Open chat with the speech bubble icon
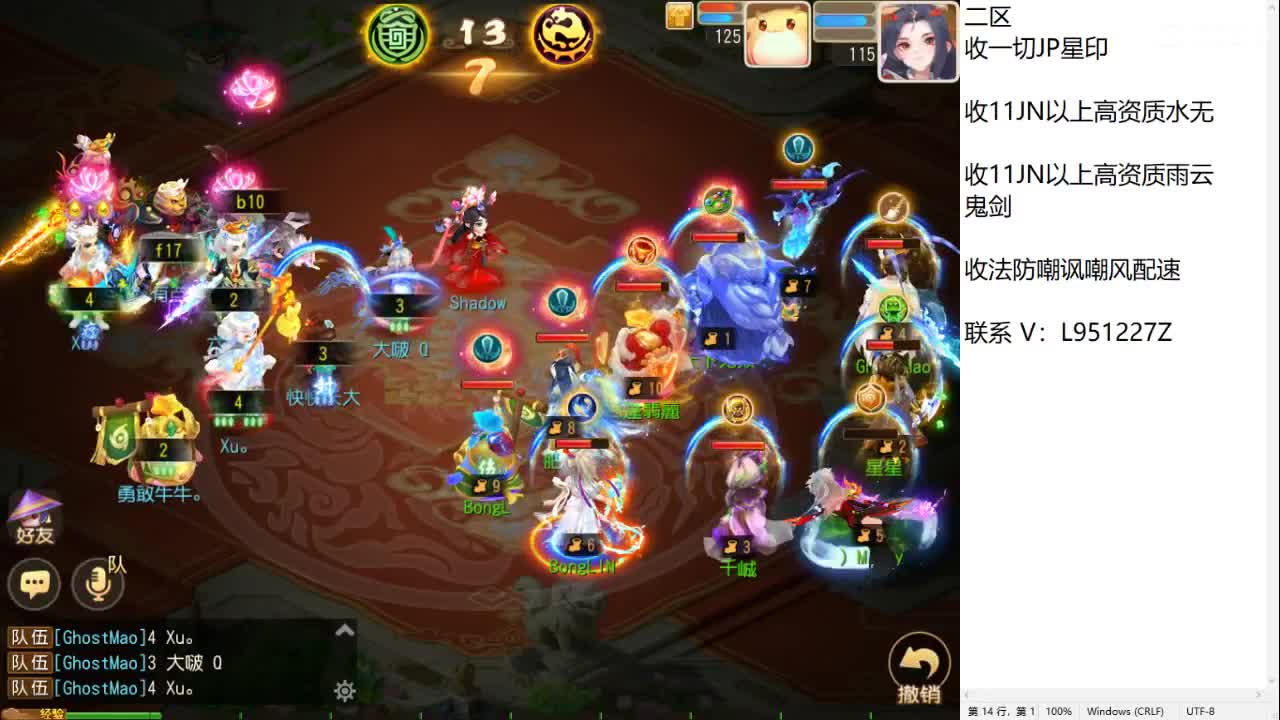The height and width of the screenshot is (720, 1280). [x=34, y=584]
